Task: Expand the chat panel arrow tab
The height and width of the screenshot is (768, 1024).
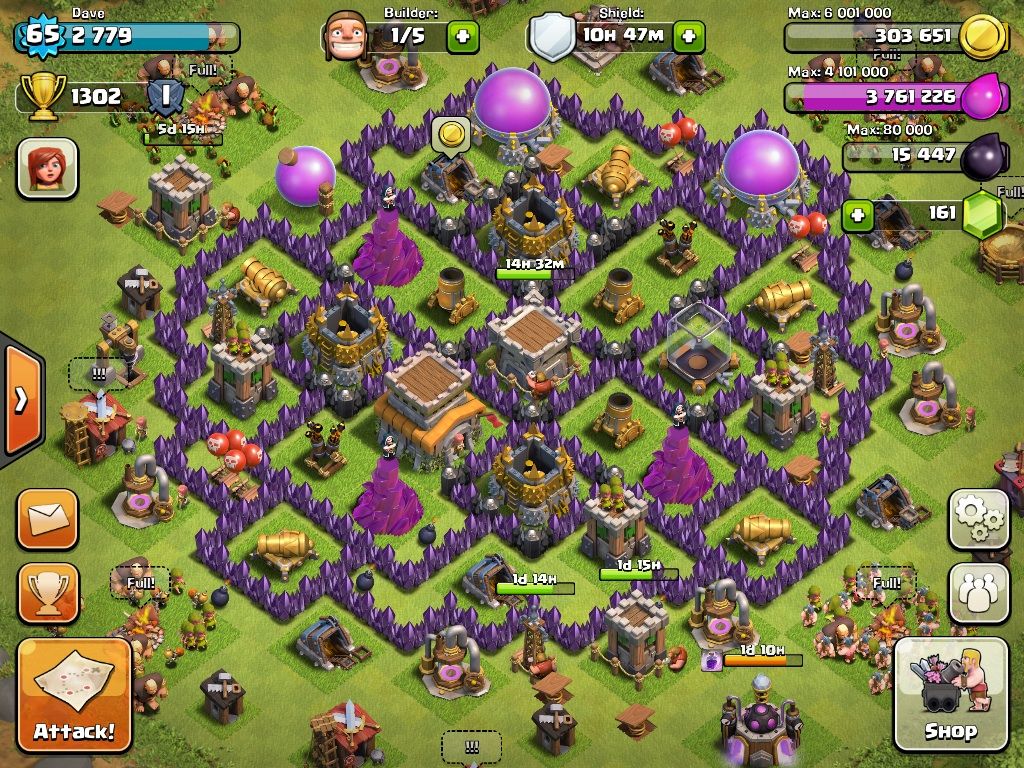Action: [x=21, y=400]
